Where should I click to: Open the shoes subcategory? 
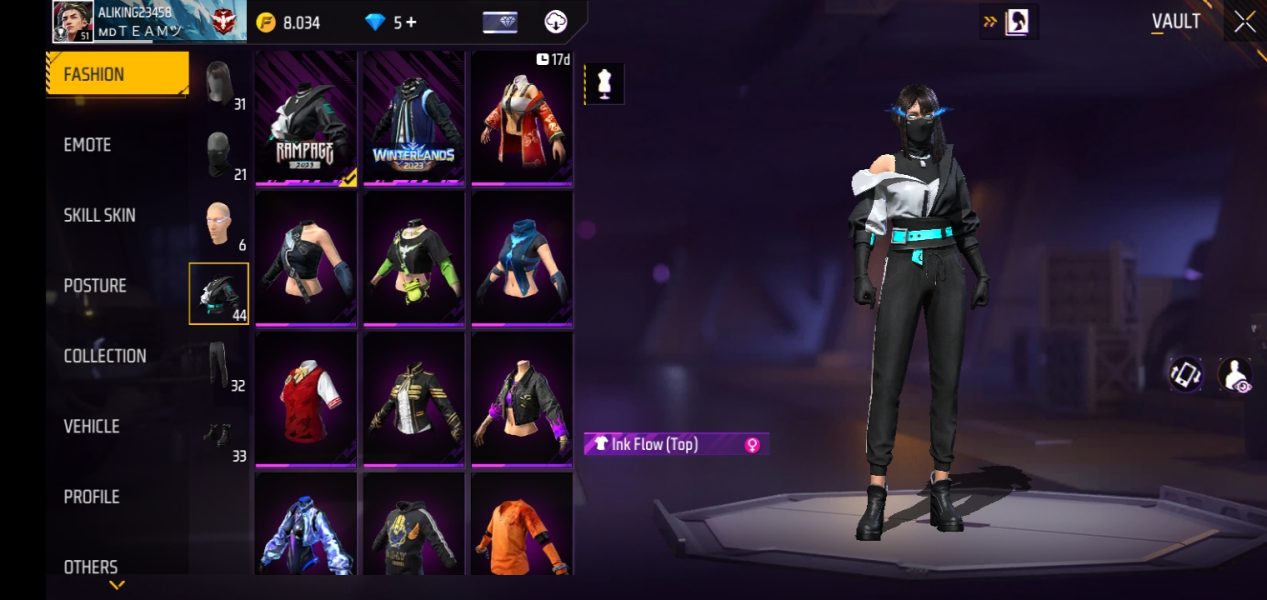point(219,436)
